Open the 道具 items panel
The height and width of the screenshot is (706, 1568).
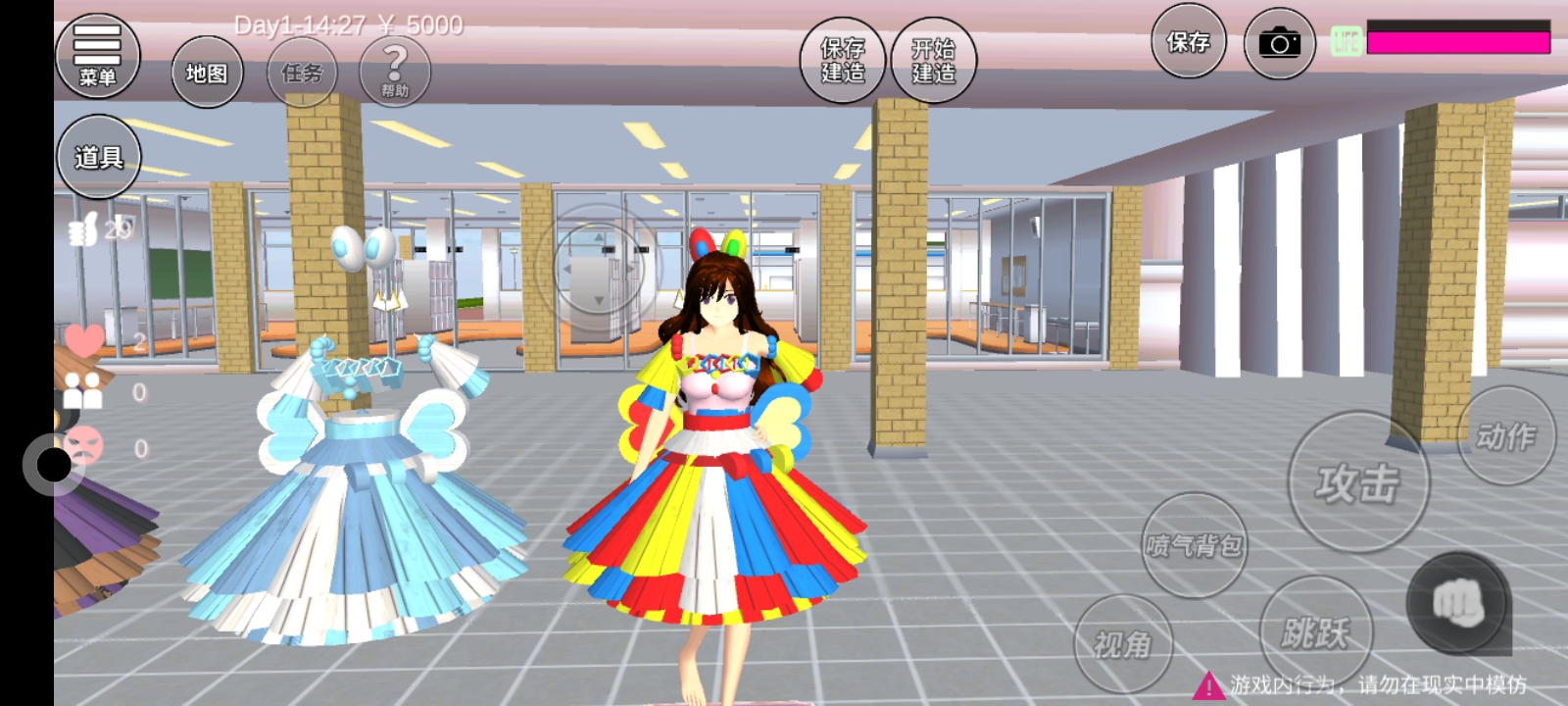click(98, 157)
